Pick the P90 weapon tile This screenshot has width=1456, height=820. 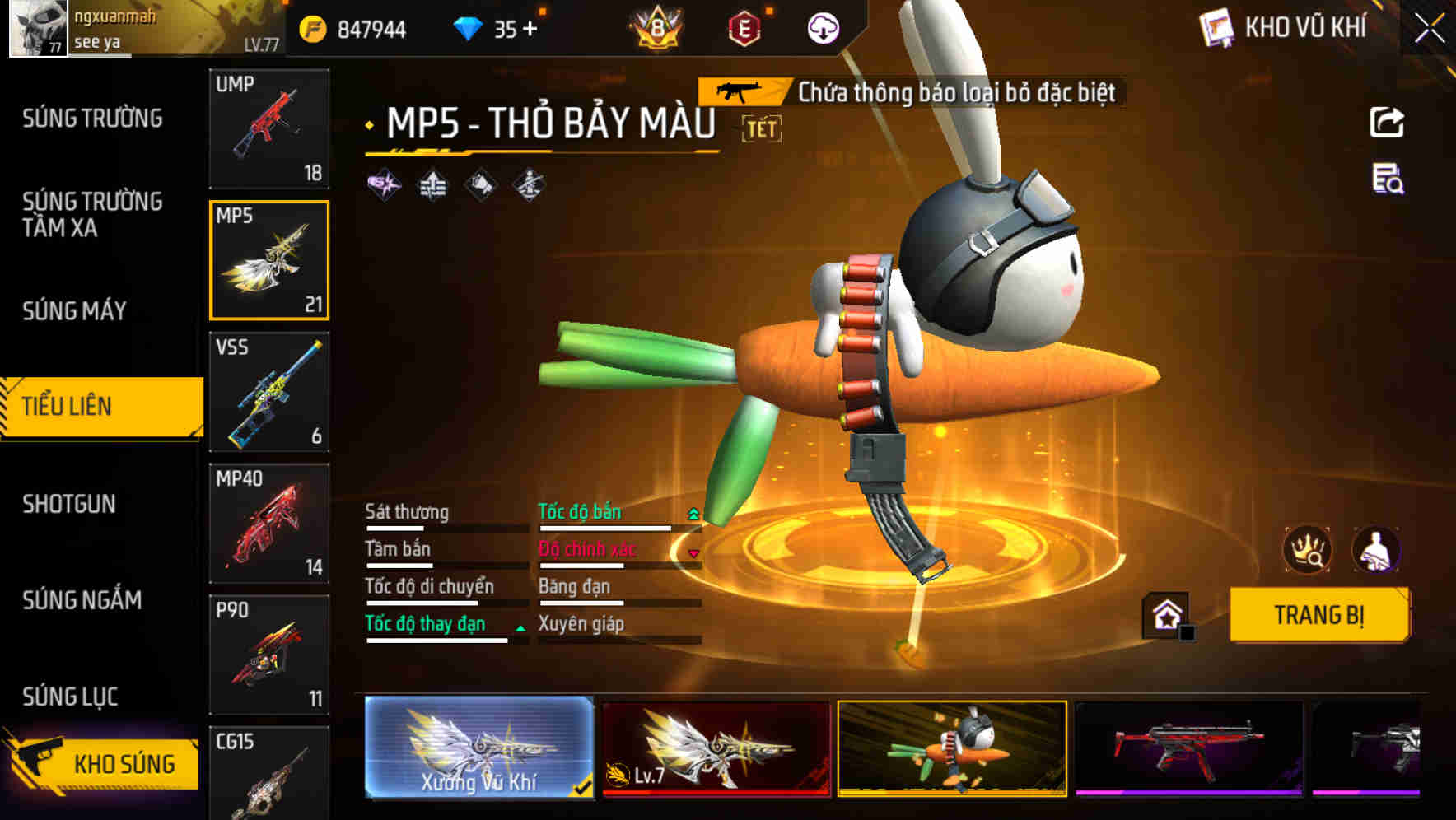click(269, 655)
